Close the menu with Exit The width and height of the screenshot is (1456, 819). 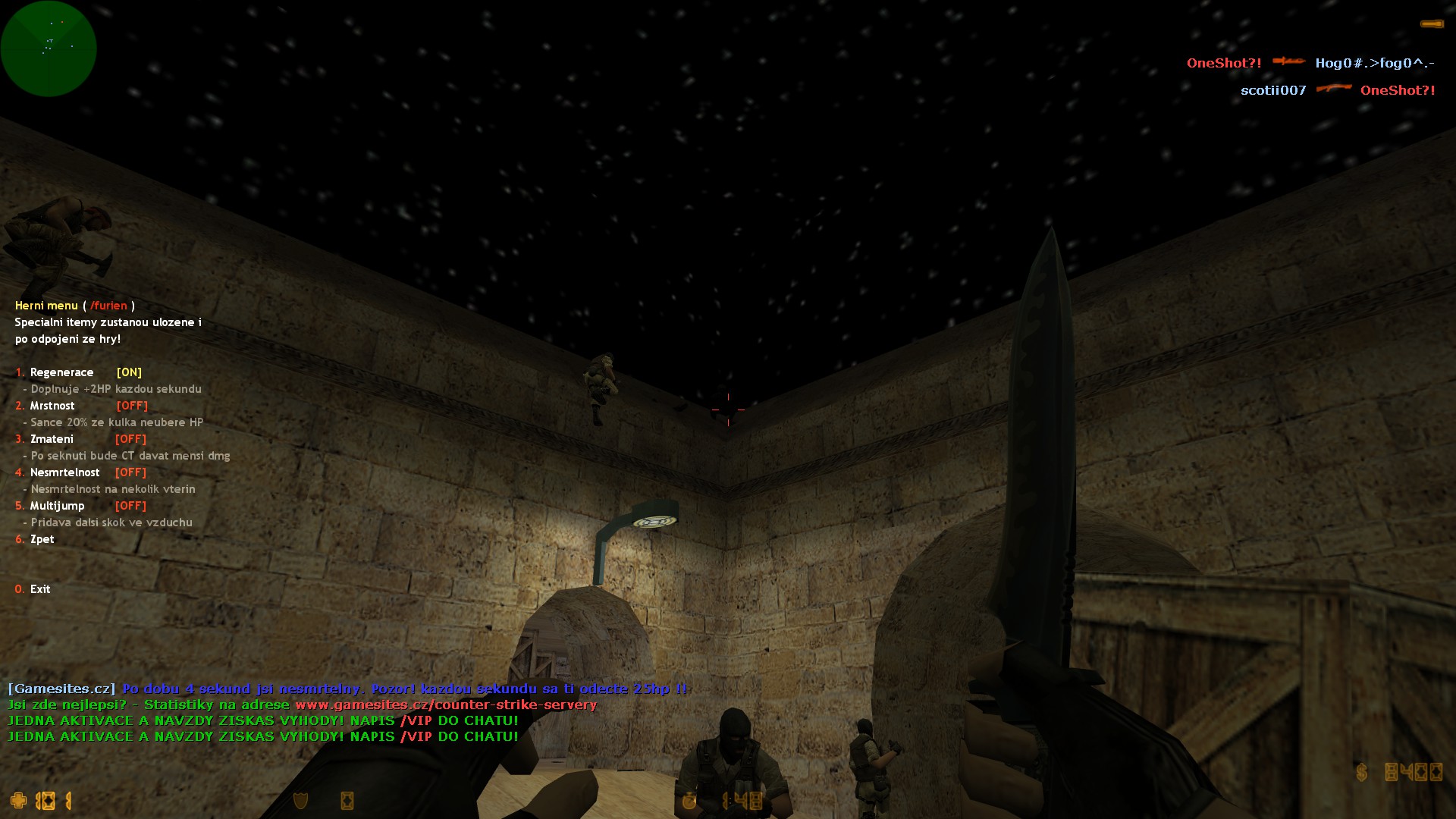[39, 589]
